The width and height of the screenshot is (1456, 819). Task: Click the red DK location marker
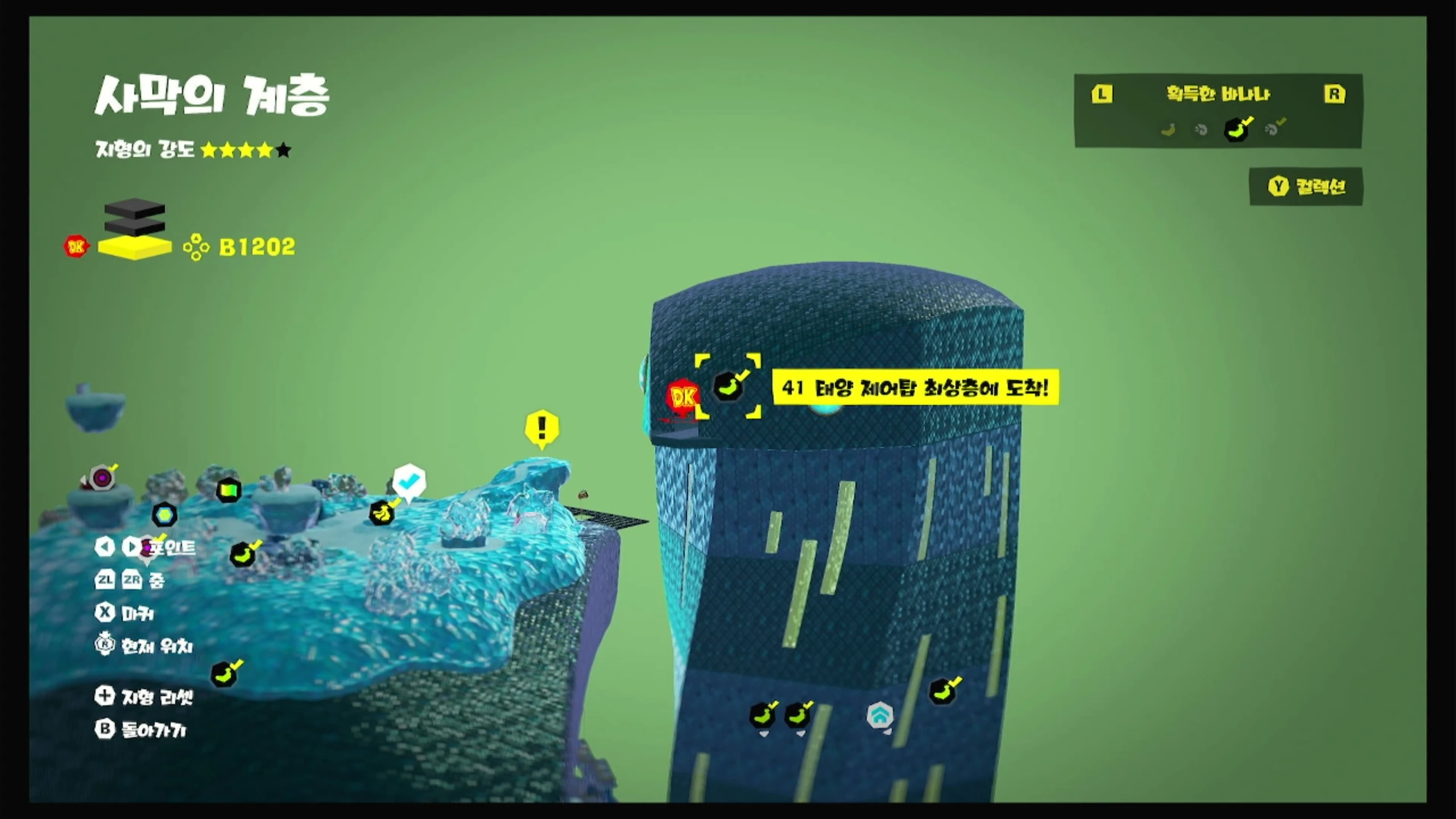[x=682, y=398]
